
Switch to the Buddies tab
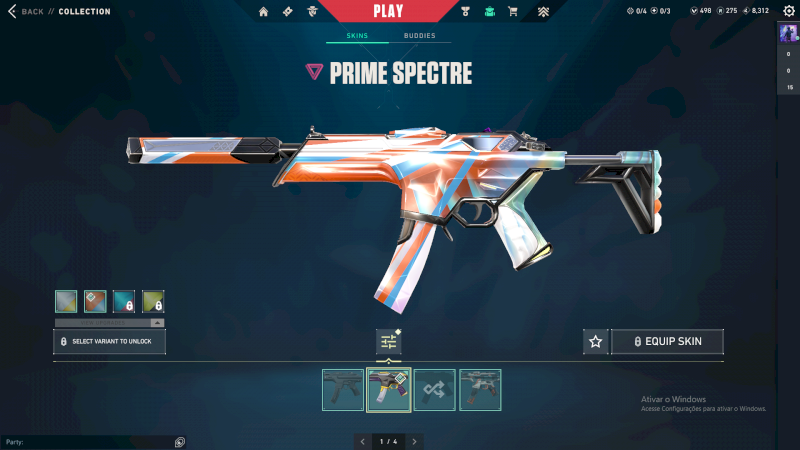[x=419, y=36]
